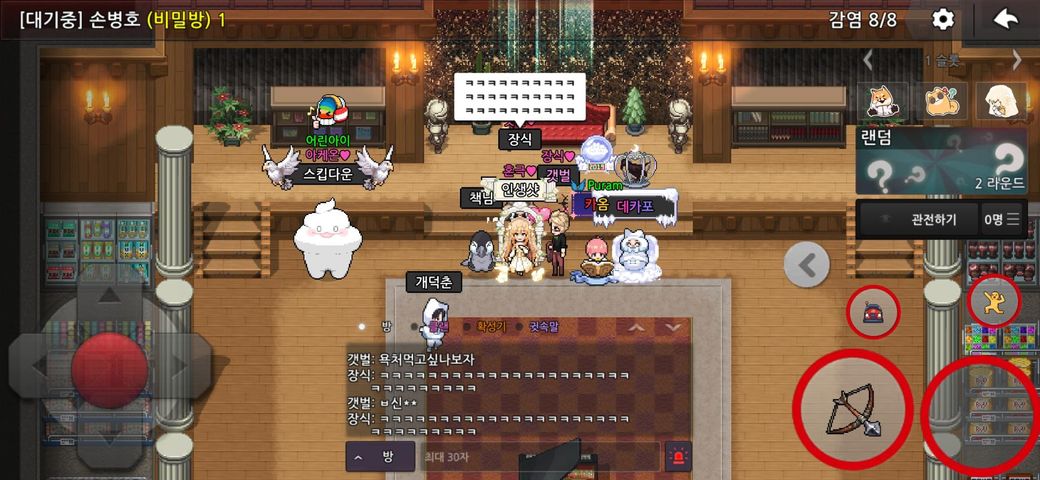
Task: Open the 방 chat channel dropdown
Action: pos(377,456)
